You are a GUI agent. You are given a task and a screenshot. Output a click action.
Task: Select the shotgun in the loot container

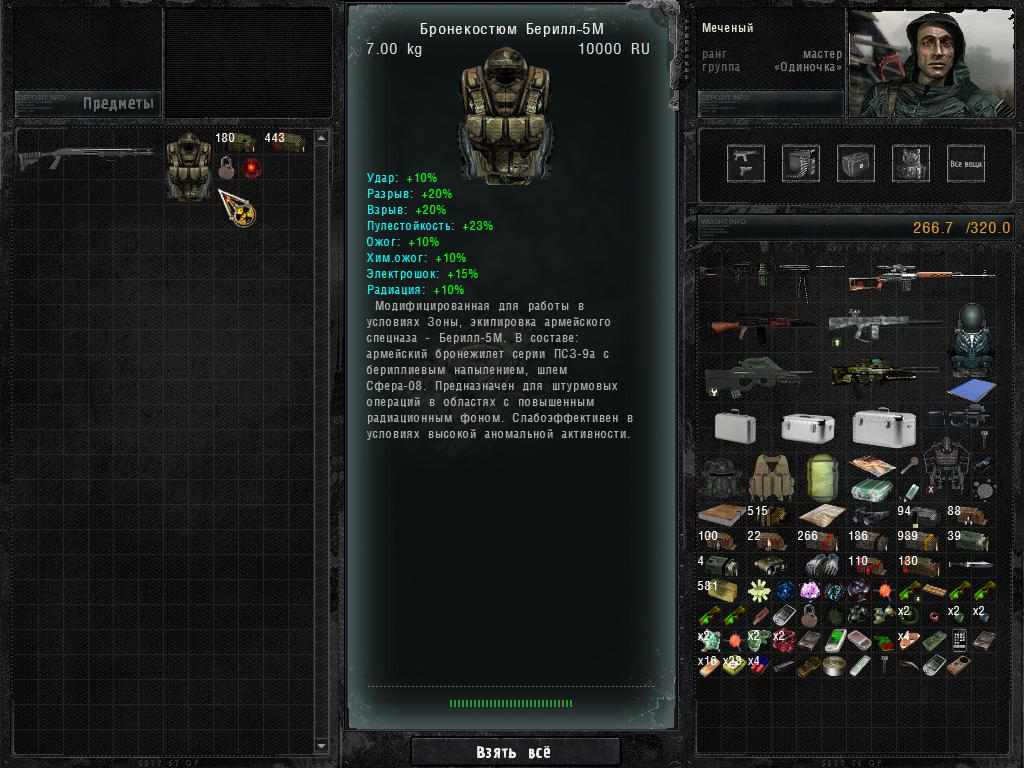pos(85,156)
